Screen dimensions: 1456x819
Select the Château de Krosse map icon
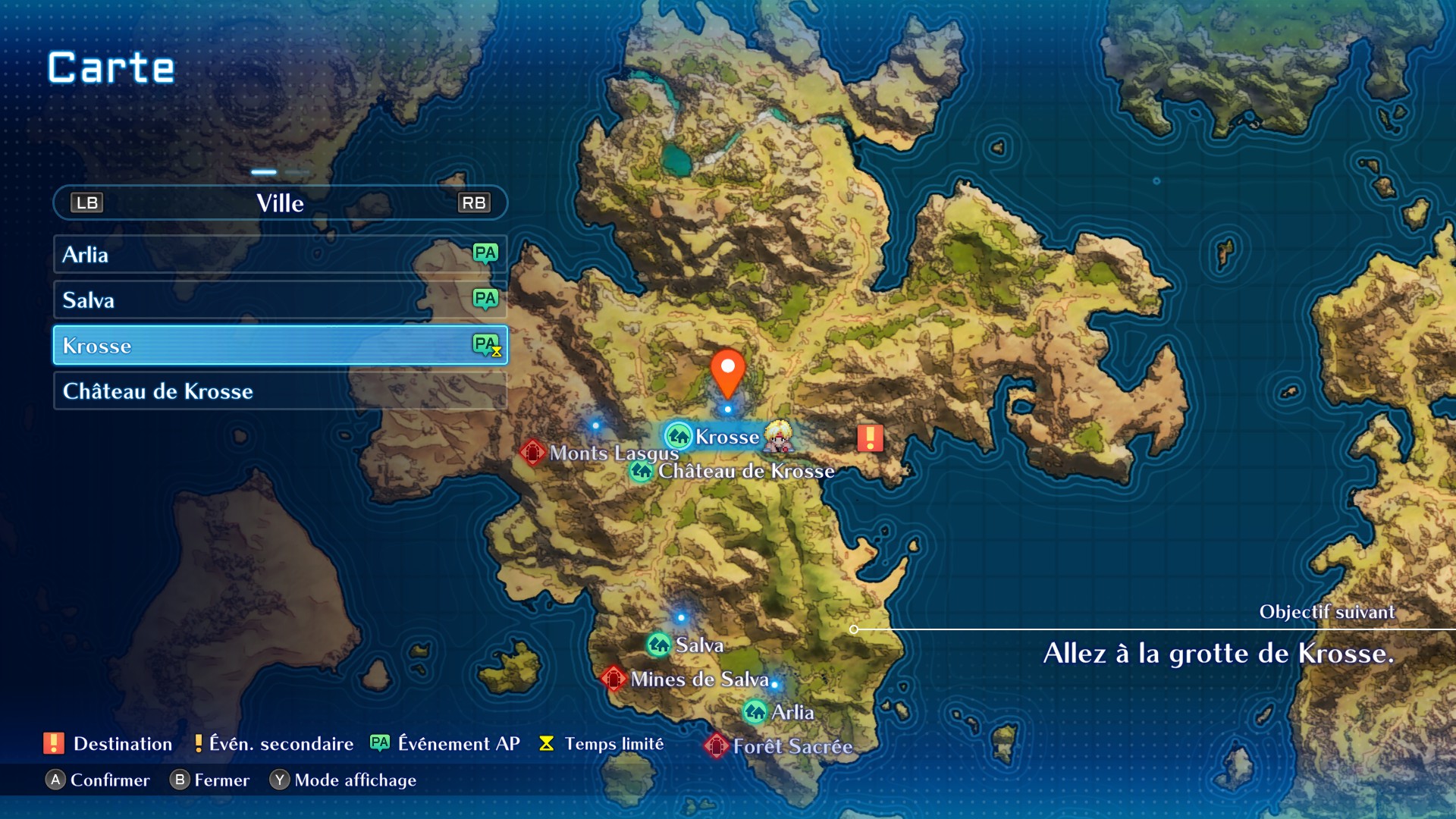tap(642, 470)
